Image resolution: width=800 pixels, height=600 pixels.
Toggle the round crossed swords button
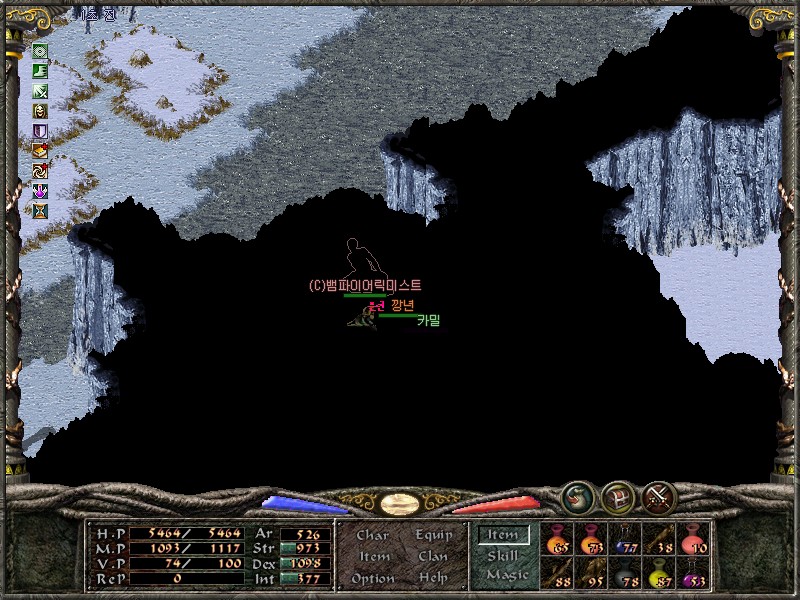tap(659, 496)
